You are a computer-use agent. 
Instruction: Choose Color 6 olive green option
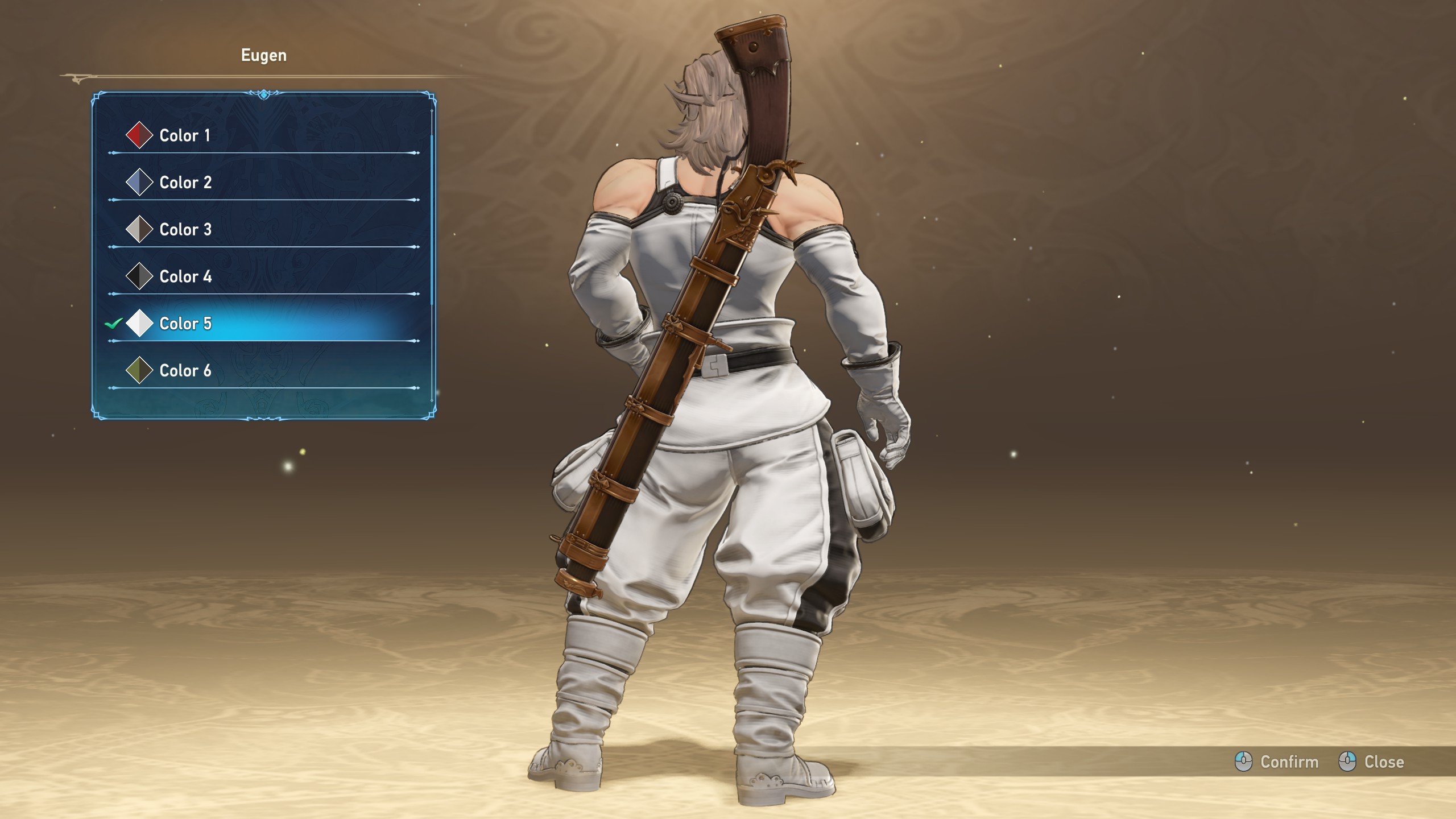coord(185,371)
